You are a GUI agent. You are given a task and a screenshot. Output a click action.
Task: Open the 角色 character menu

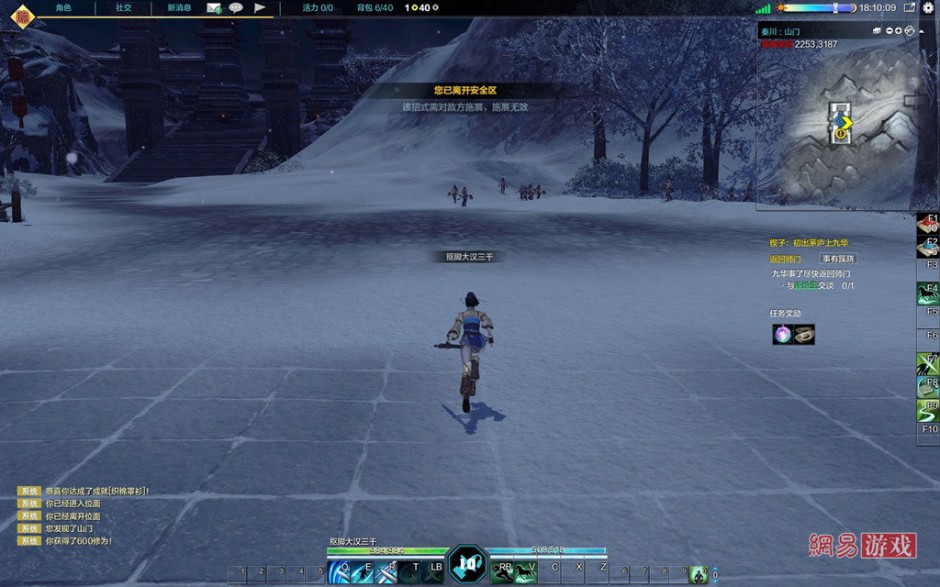coord(63,7)
